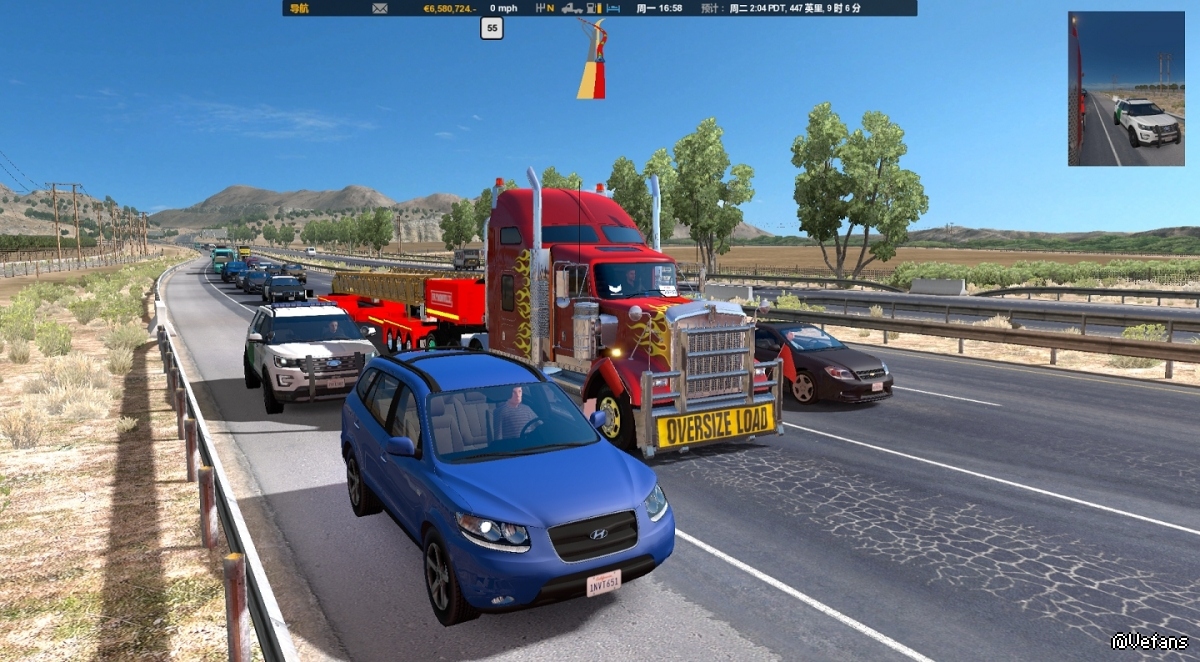
Task: Click the truck damage status icon
Action: pyautogui.click(x=572, y=8)
